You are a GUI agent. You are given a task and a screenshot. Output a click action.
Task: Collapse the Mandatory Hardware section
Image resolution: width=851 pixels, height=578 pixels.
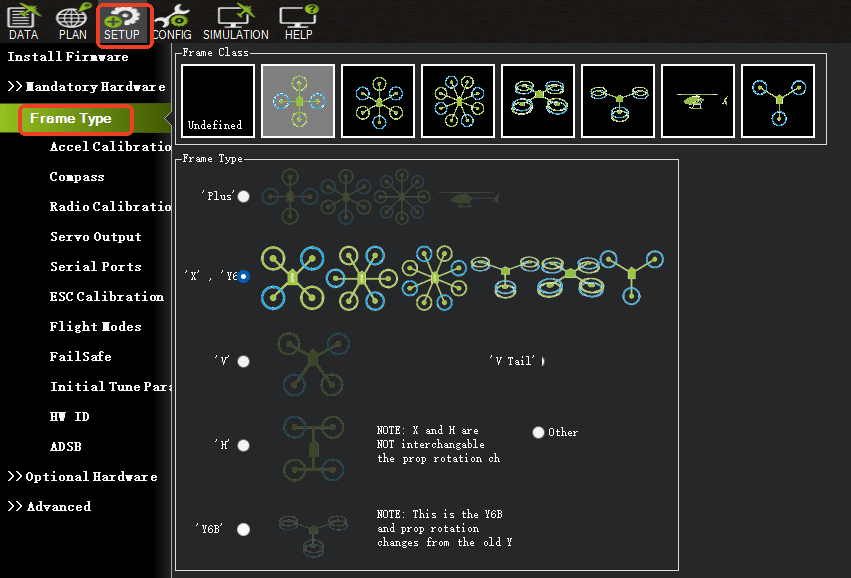[87, 87]
